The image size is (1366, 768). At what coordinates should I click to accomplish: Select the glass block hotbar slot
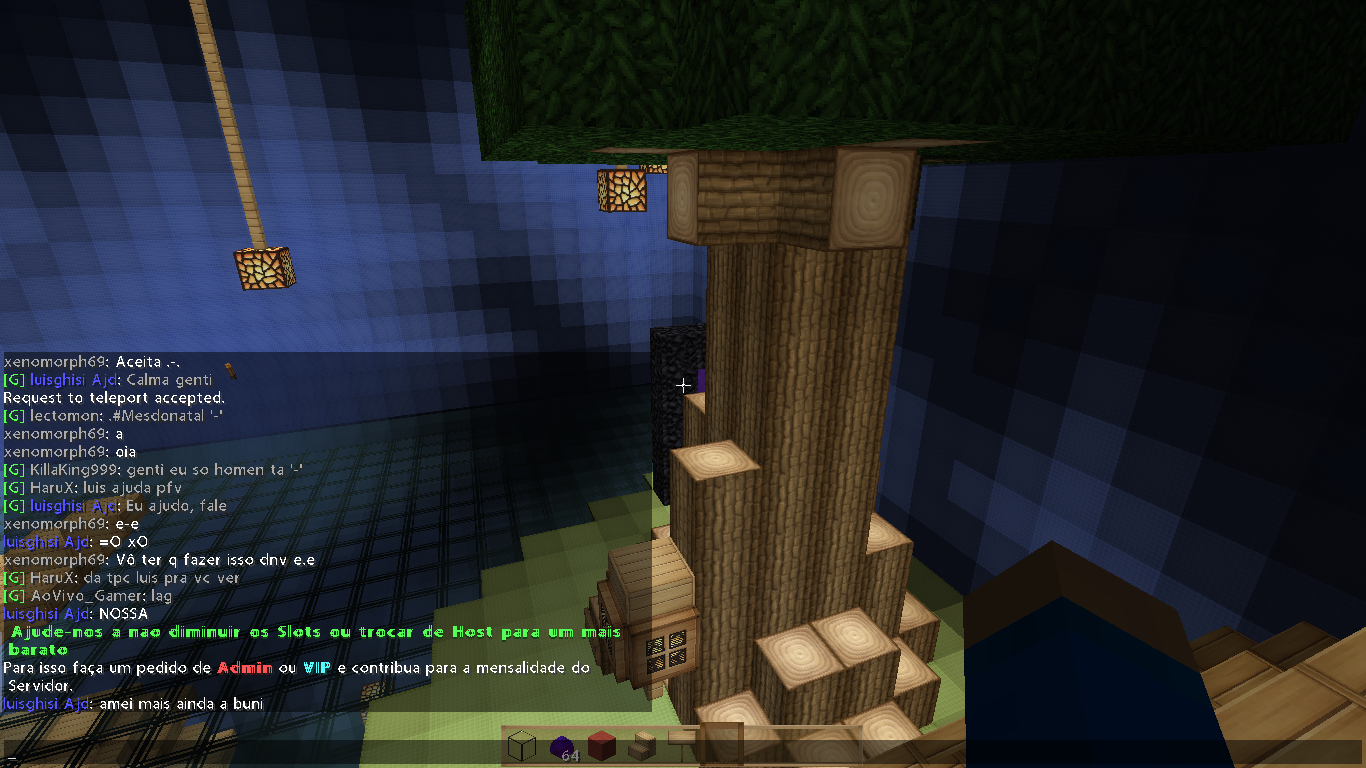click(521, 746)
